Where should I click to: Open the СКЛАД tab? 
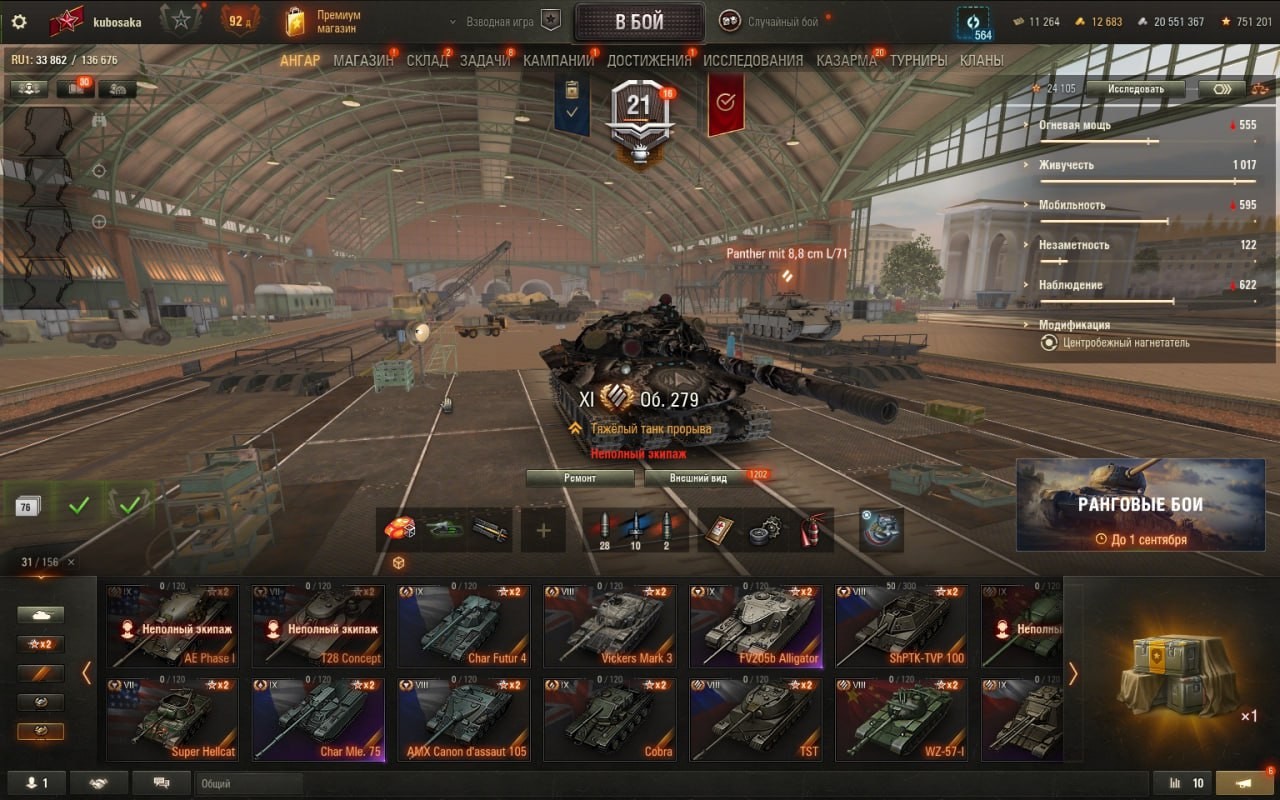pyautogui.click(x=427, y=60)
